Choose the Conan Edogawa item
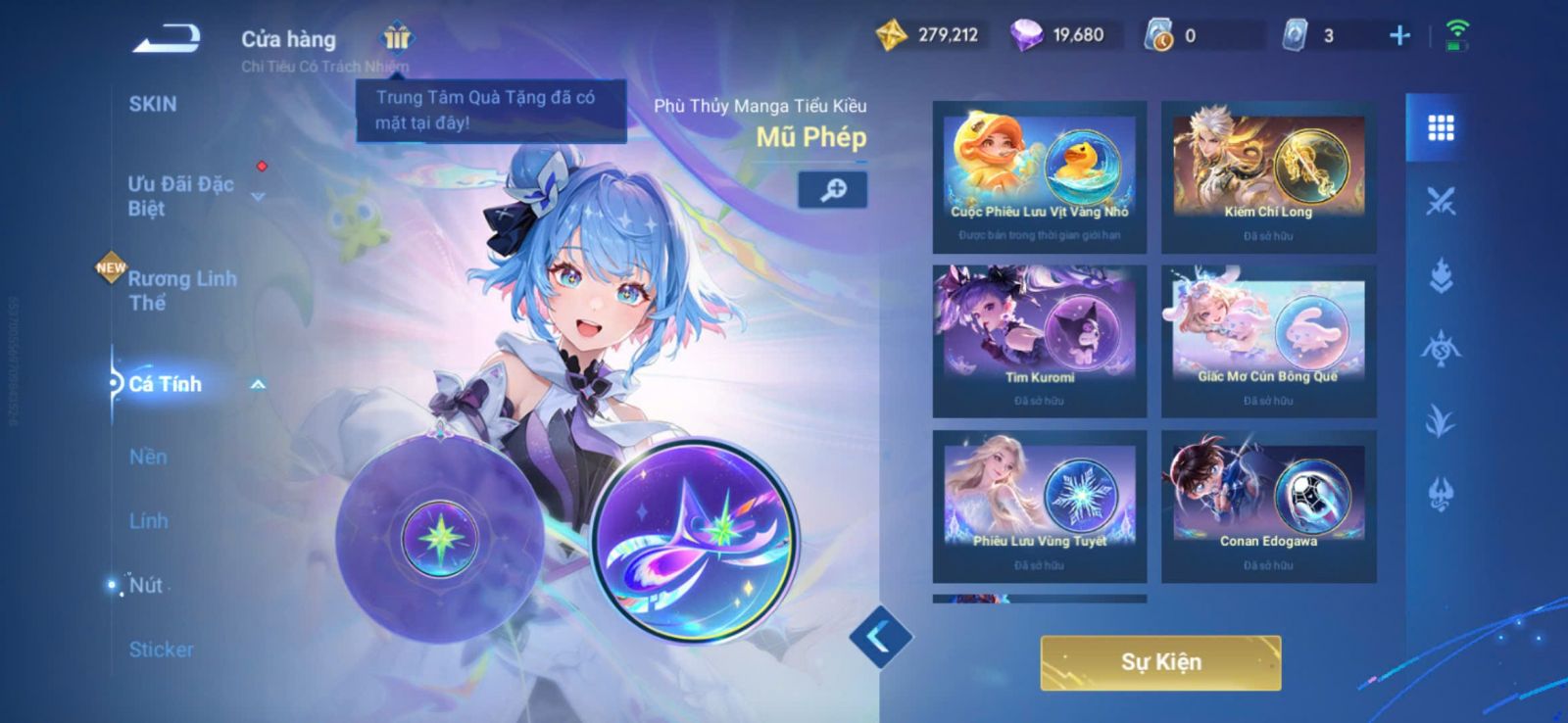The height and width of the screenshot is (723, 1568). click(1268, 506)
